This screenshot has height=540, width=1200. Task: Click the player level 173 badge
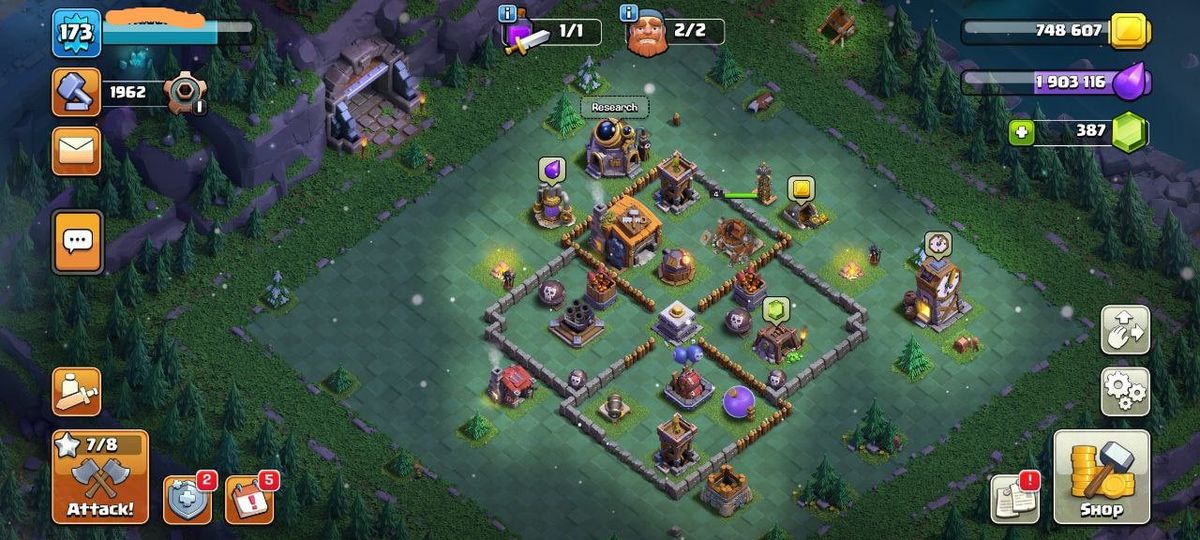tap(76, 33)
